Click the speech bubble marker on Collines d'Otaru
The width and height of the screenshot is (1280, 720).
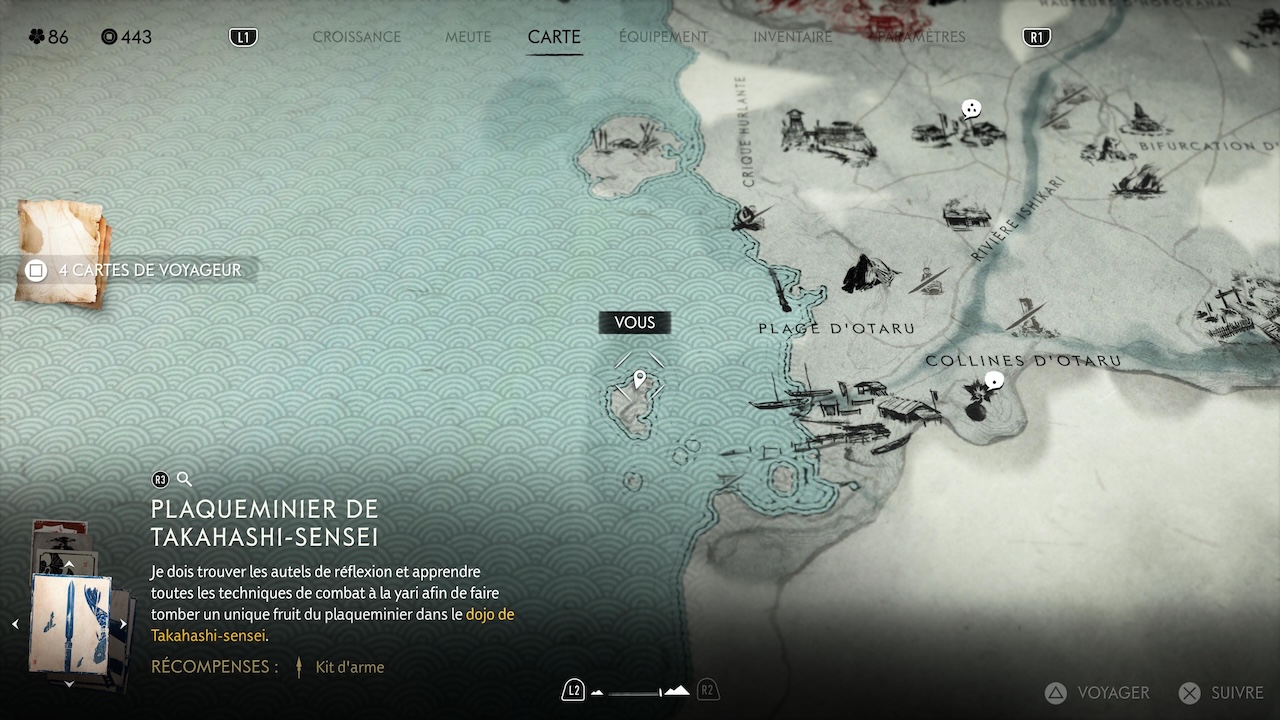[994, 380]
